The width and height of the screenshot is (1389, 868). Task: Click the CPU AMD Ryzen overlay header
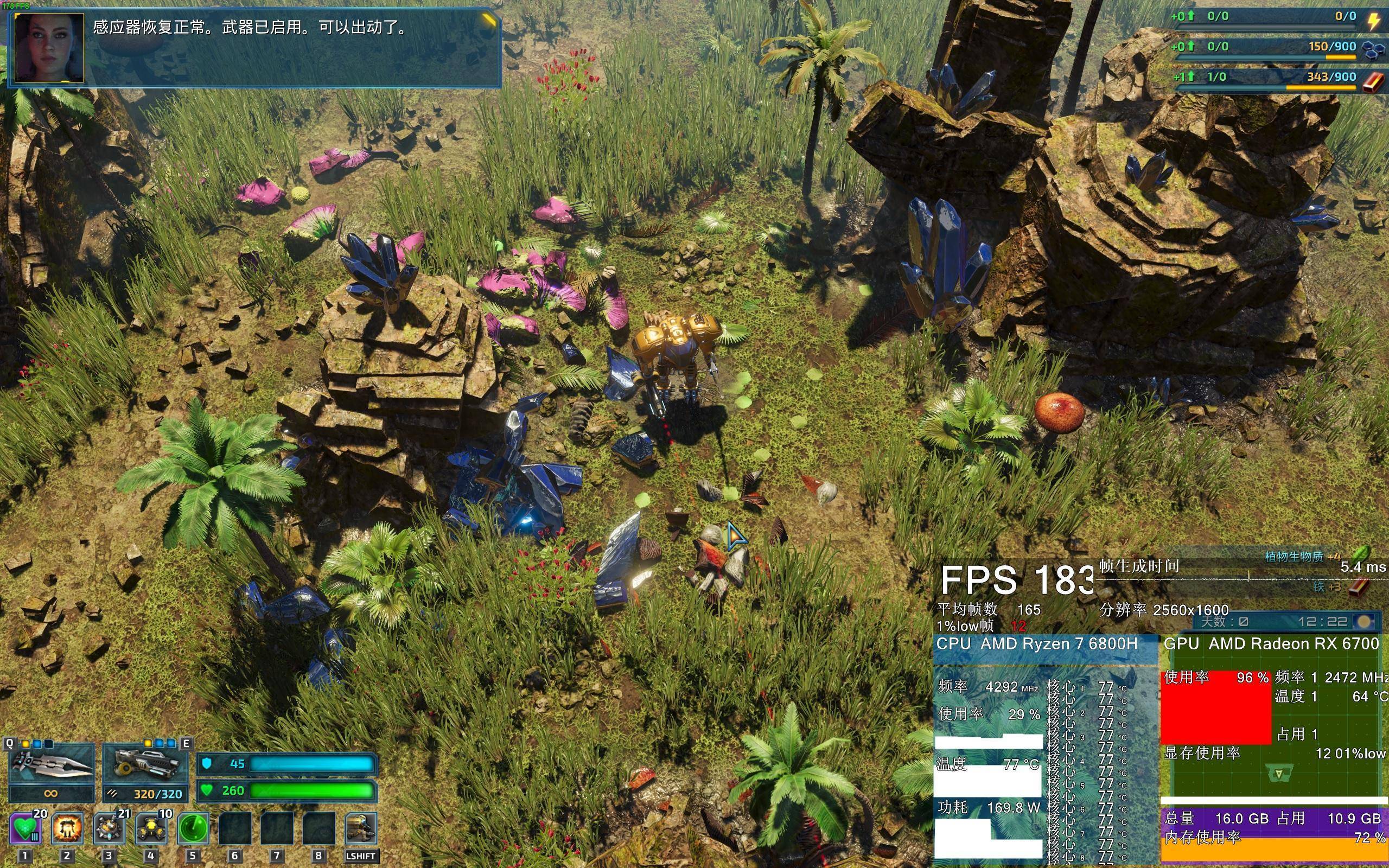[1037, 644]
